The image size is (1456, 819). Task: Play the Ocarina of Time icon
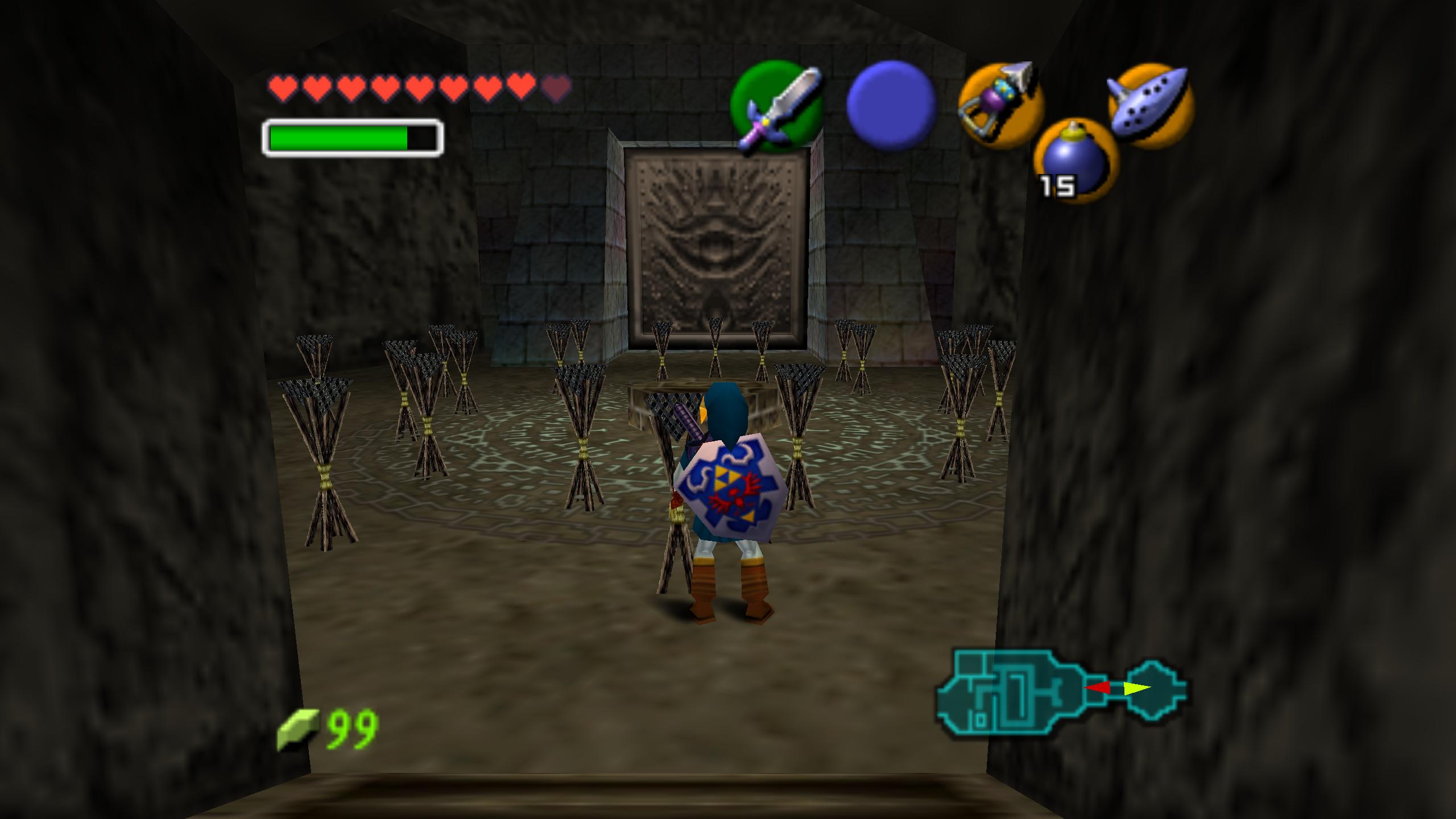tap(1151, 105)
